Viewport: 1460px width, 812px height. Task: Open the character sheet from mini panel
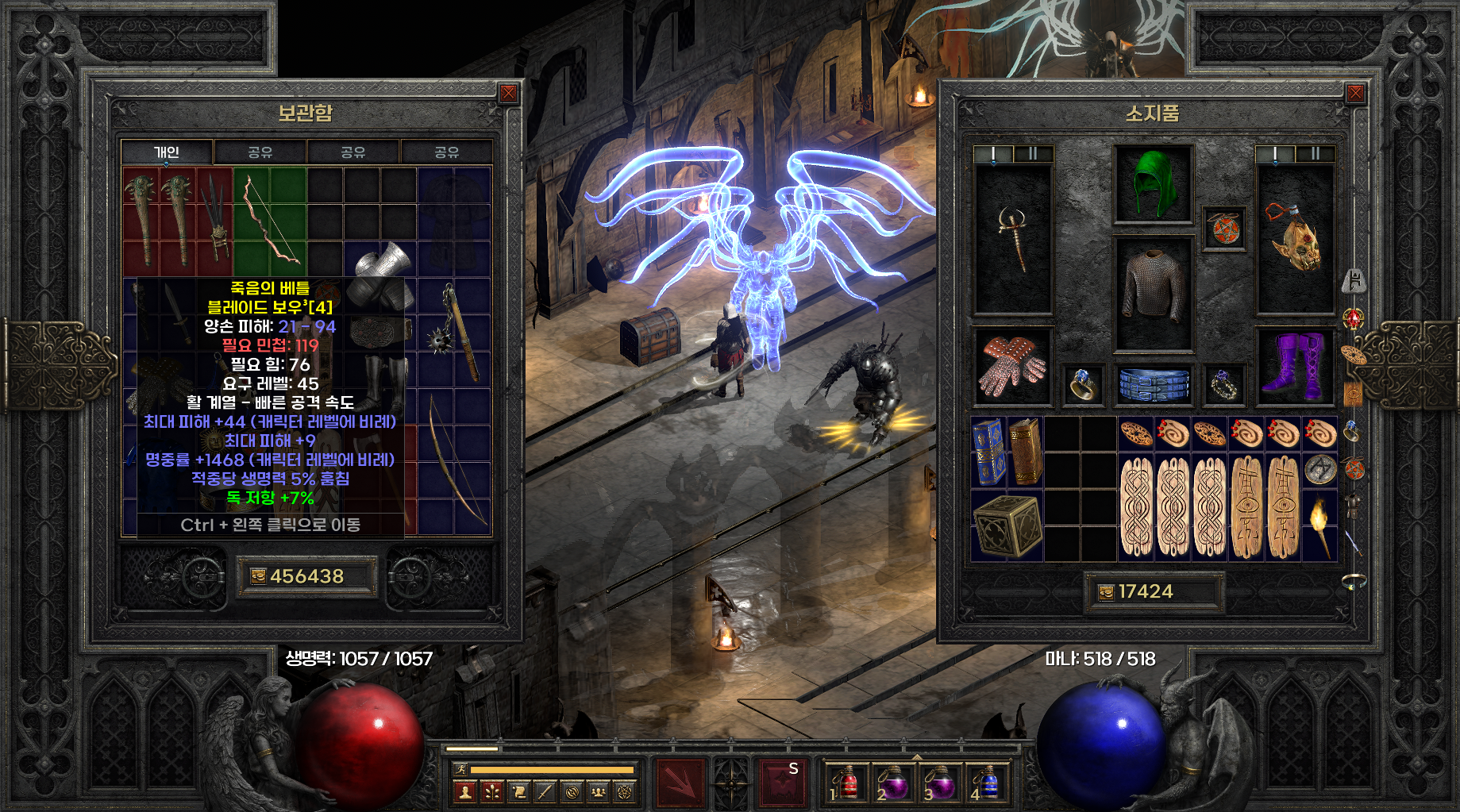[466, 791]
